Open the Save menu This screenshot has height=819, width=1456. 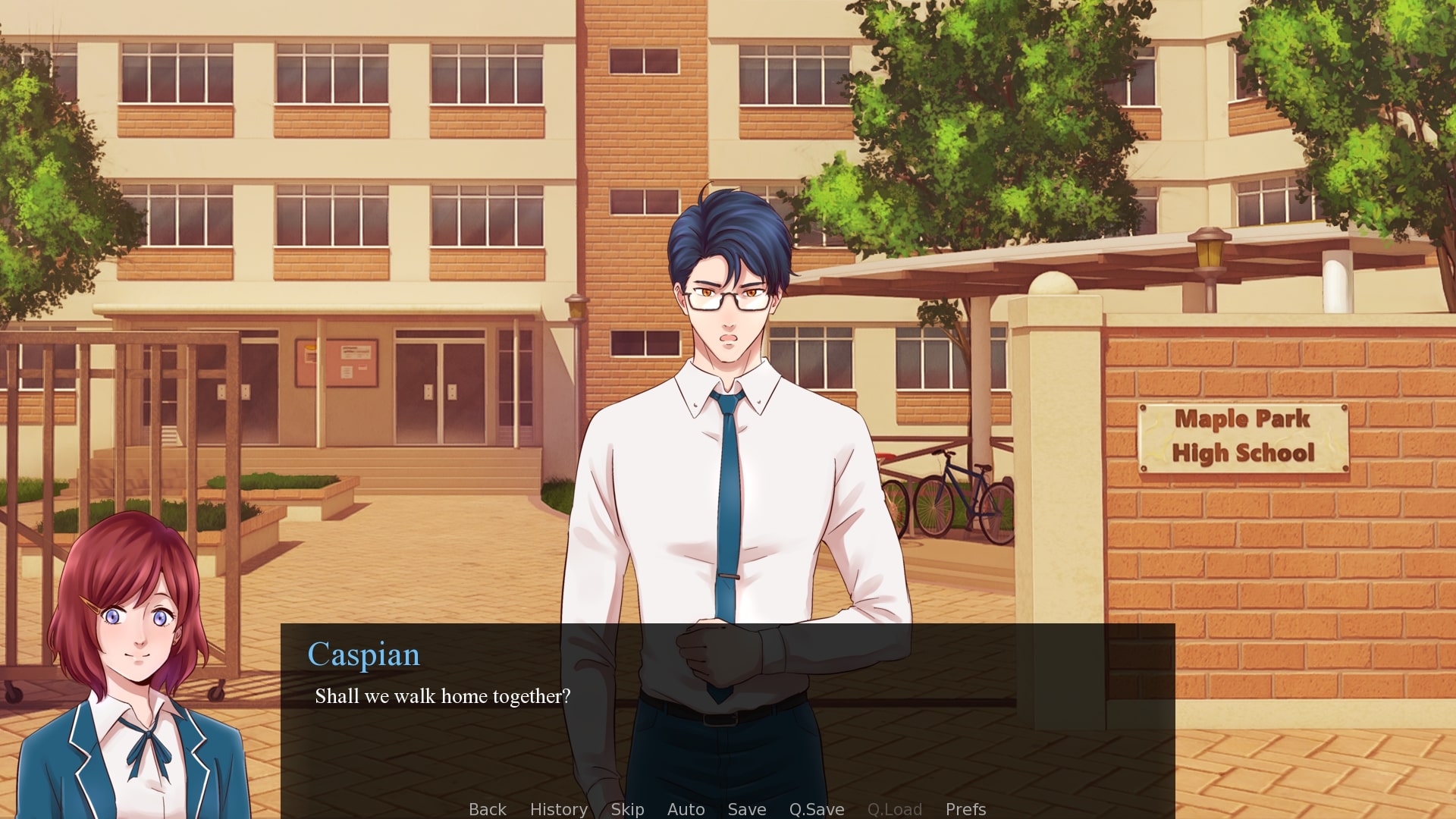pyautogui.click(x=746, y=809)
